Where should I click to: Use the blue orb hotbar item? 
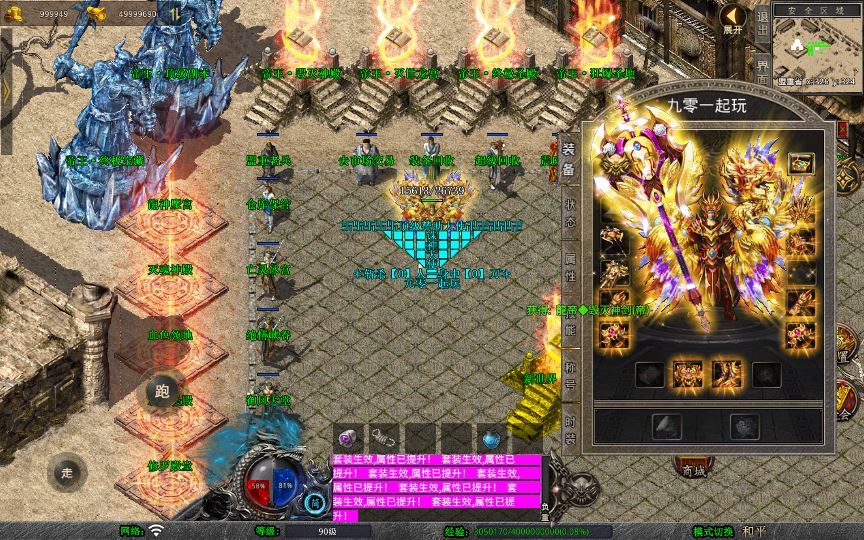(490, 438)
